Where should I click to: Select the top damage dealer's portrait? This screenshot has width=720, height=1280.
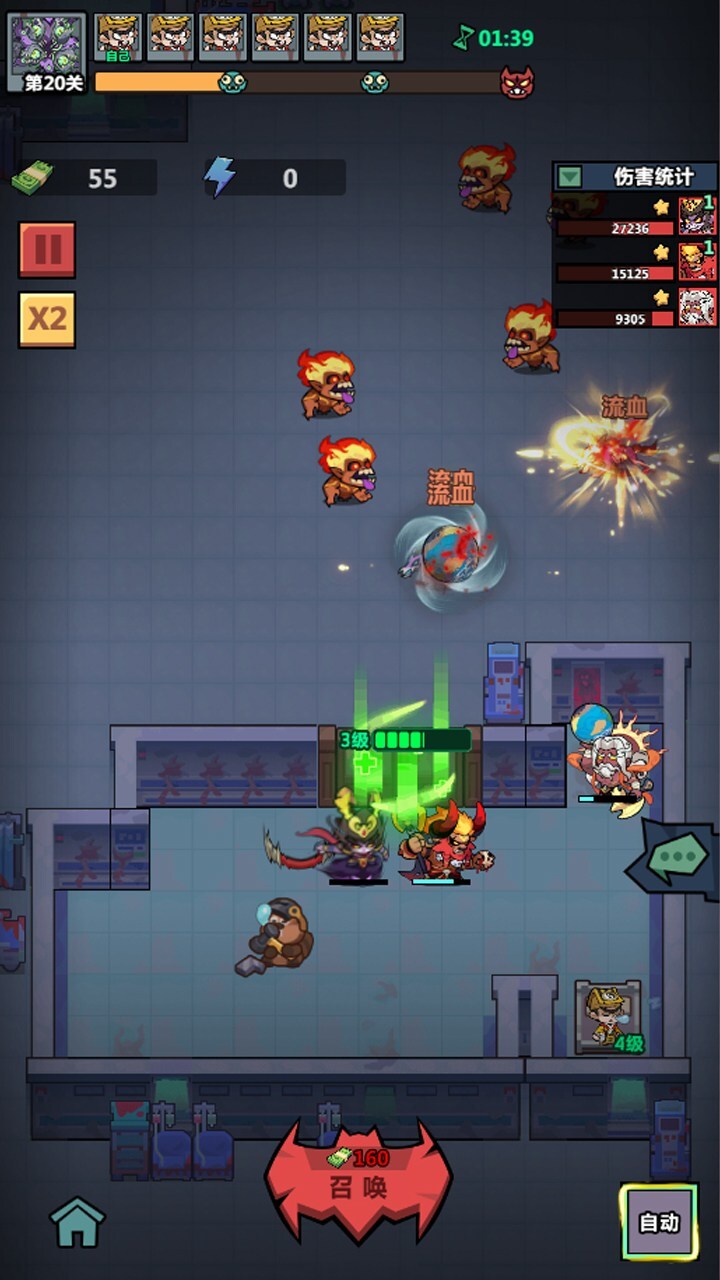click(697, 215)
